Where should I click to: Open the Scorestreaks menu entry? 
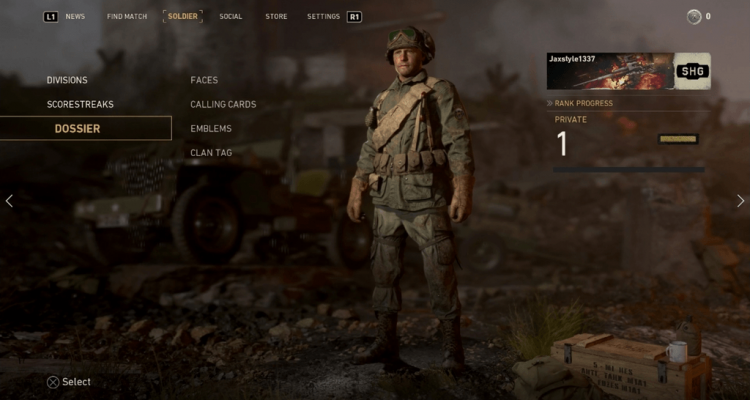[80, 104]
